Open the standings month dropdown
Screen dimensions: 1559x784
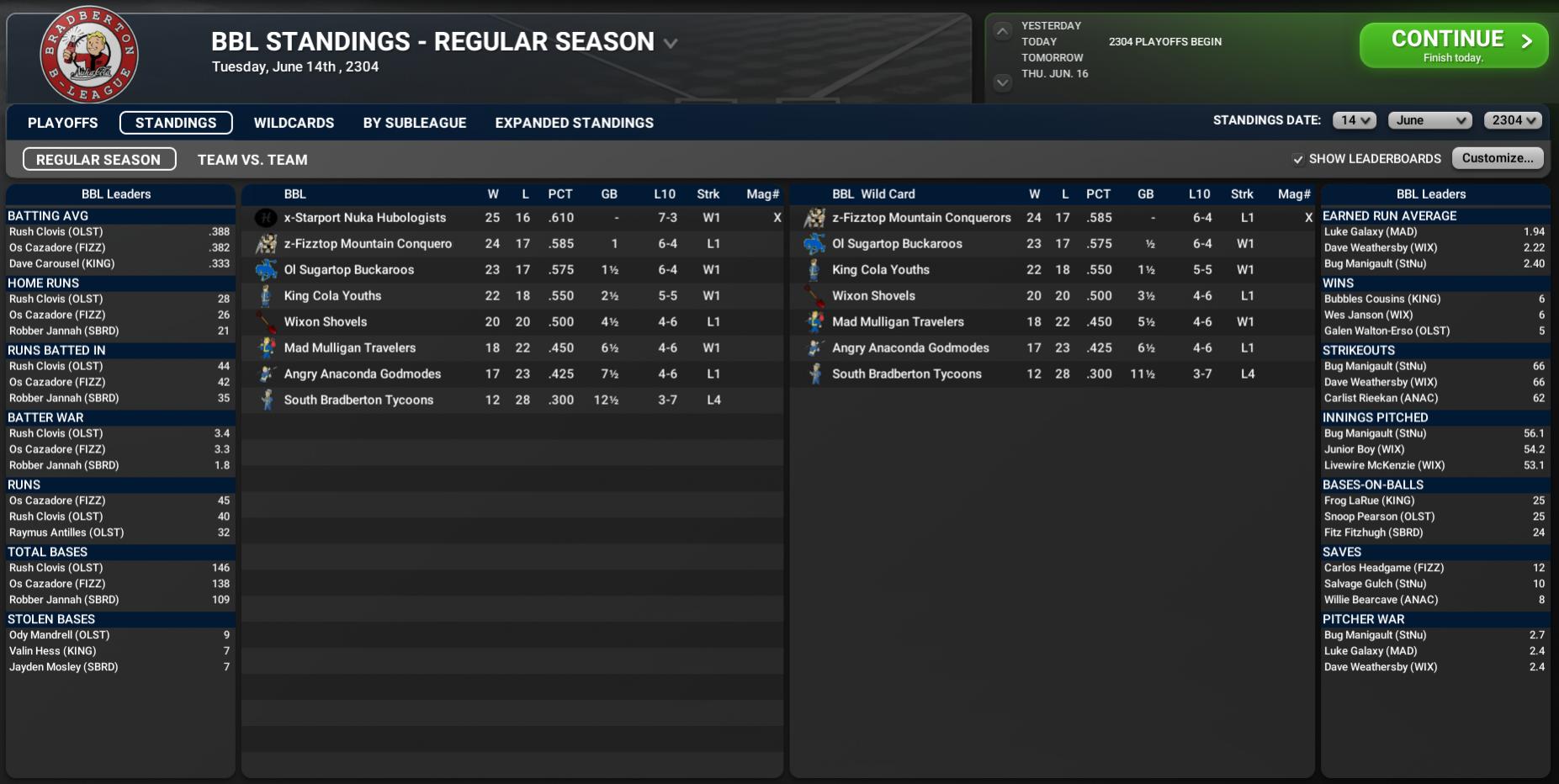click(x=1430, y=120)
